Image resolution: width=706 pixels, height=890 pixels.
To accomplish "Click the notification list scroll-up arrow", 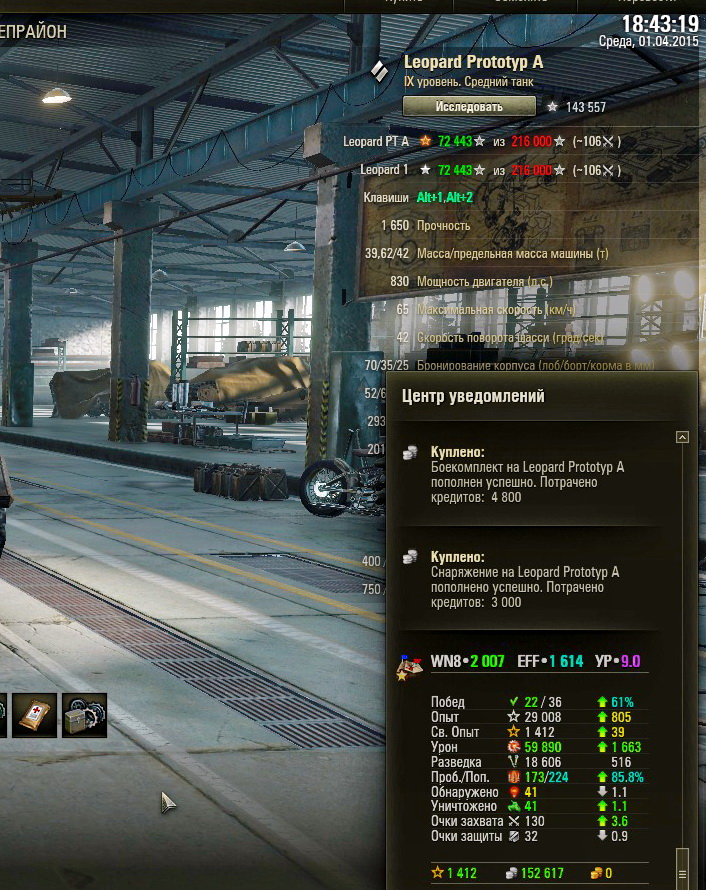I will point(682,437).
